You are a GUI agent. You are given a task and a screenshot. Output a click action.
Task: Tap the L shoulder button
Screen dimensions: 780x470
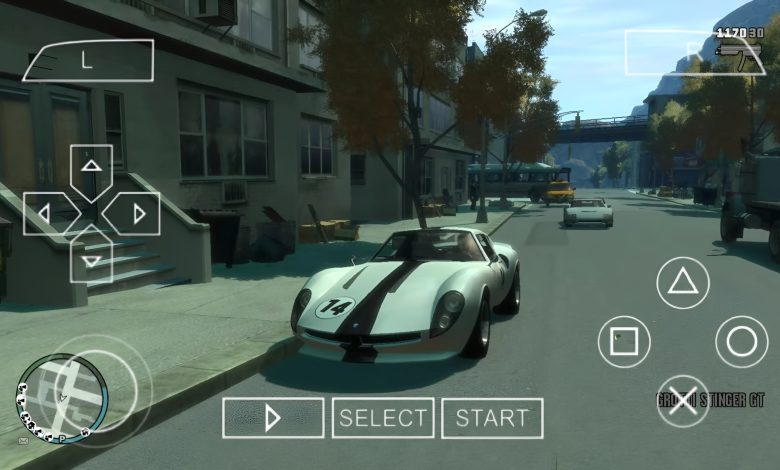(x=88, y=60)
